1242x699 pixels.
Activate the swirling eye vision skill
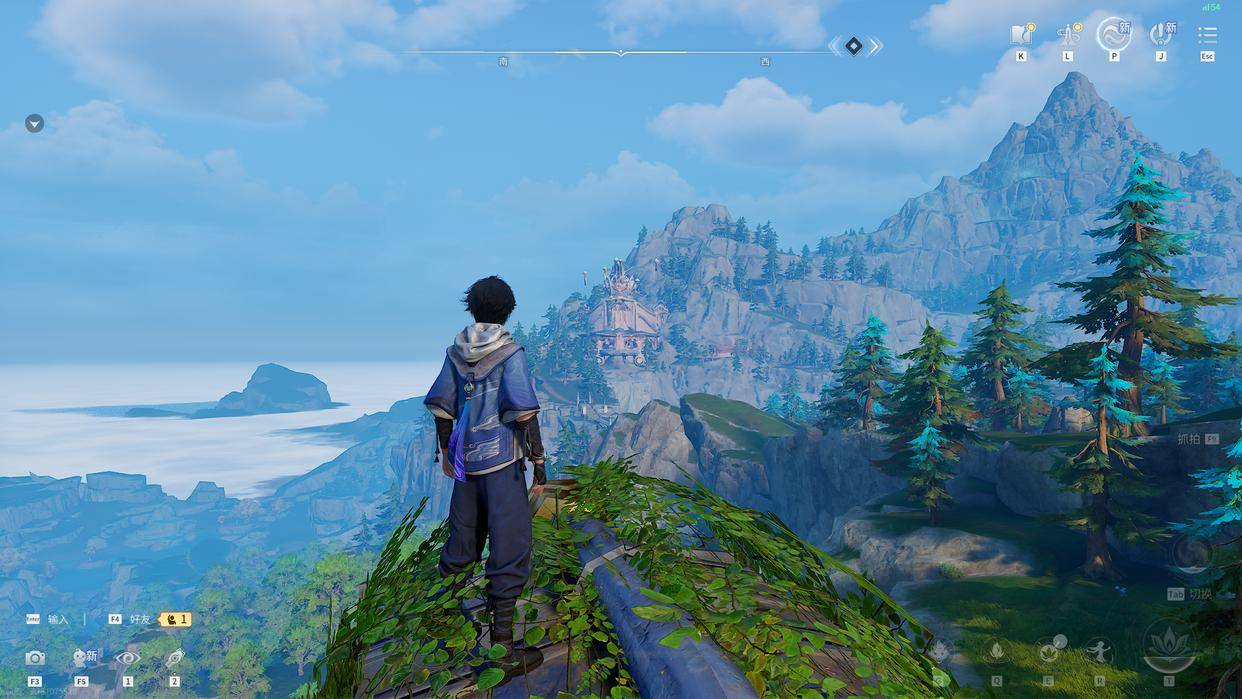[x=128, y=658]
